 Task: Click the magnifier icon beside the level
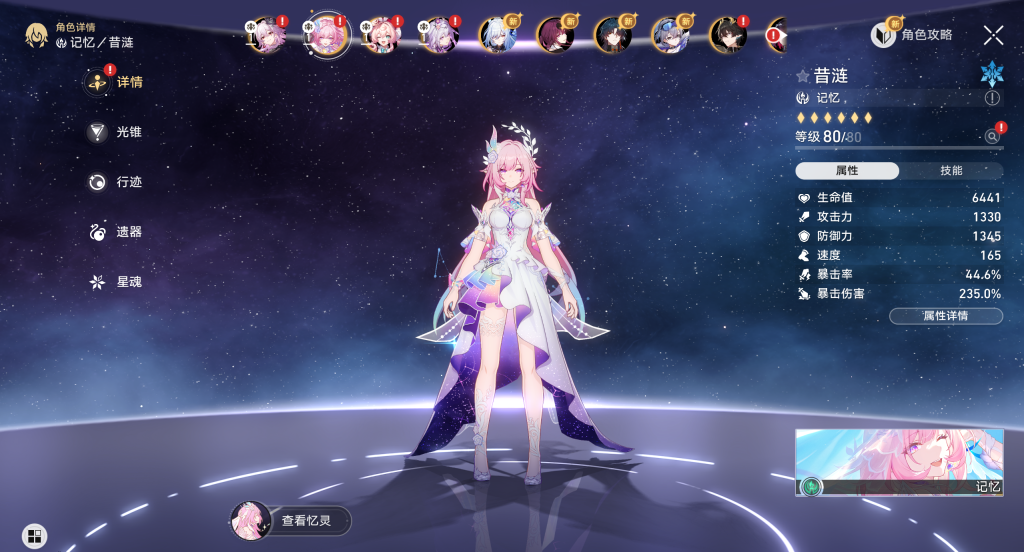(x=992, y=136)
